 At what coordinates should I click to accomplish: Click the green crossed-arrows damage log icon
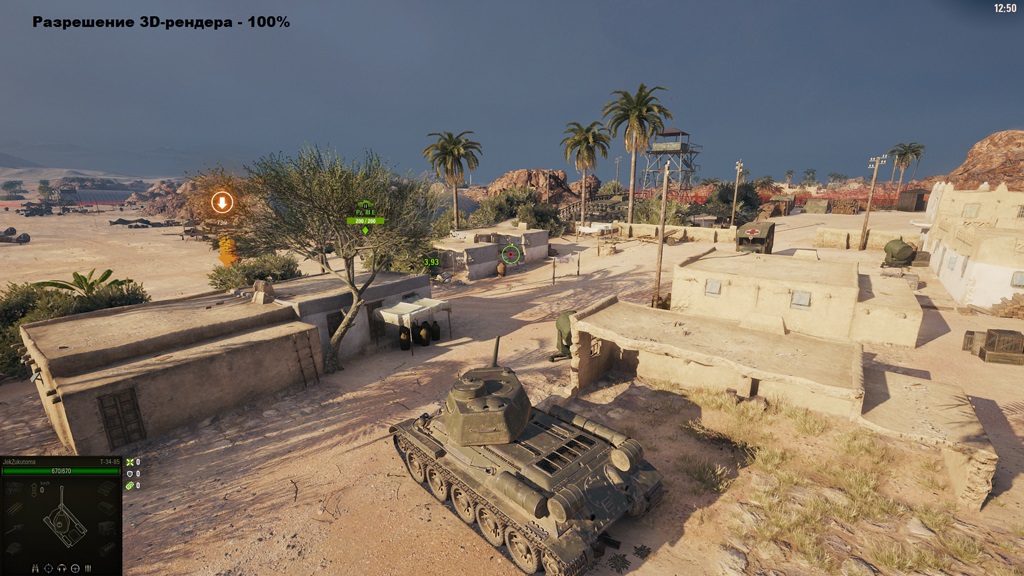pyautogui.click(x=129, y=462)
